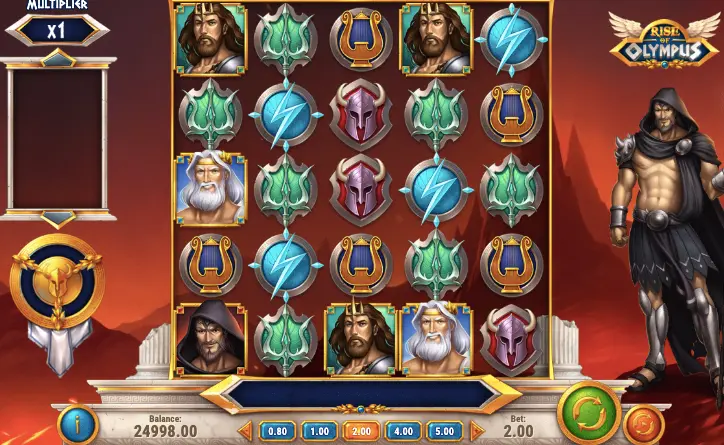Spin the reels with the green button

pos(585,413)
